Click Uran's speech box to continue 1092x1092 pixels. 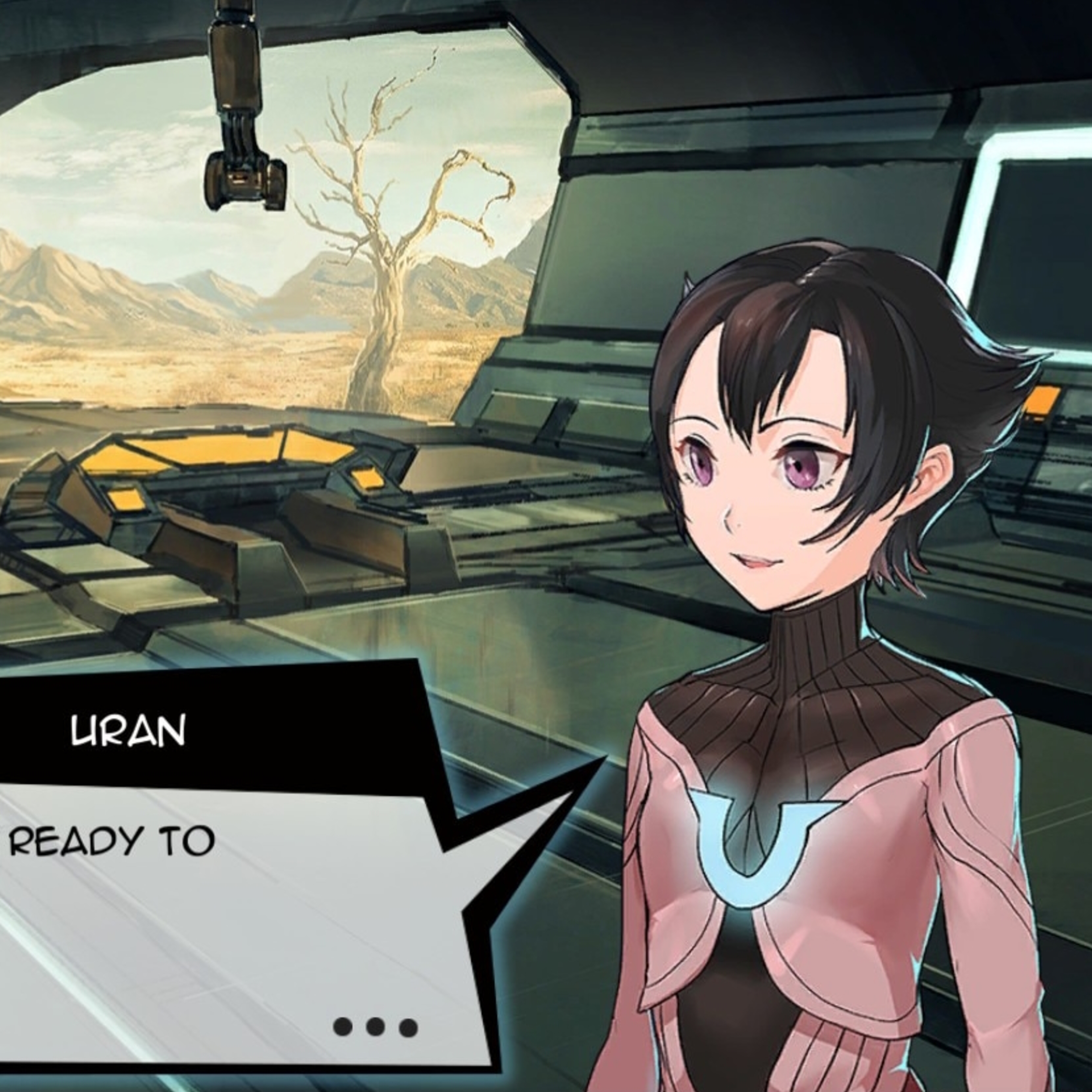point(226,916)
